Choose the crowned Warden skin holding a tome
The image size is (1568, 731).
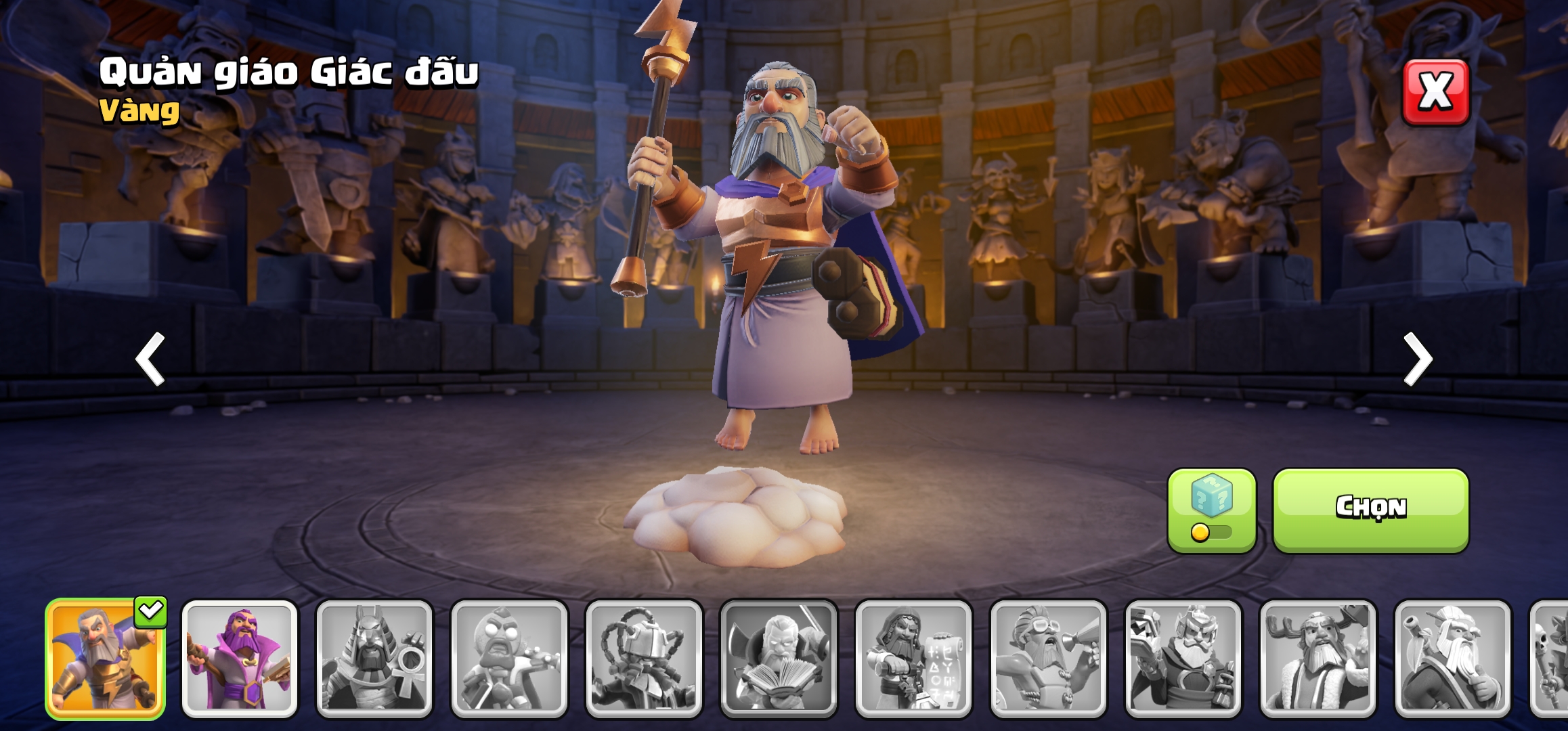click(1183, 659)
